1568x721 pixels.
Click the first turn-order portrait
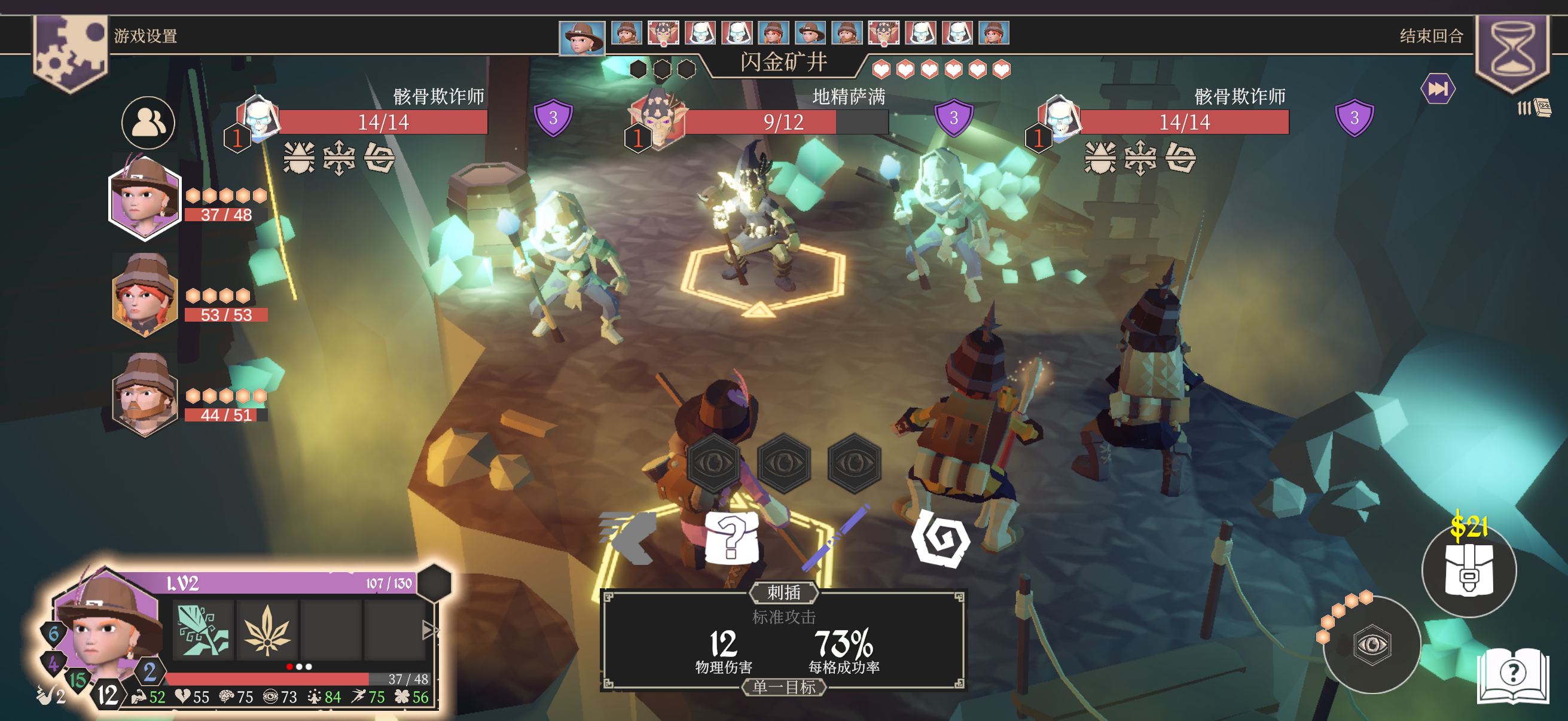582,37
